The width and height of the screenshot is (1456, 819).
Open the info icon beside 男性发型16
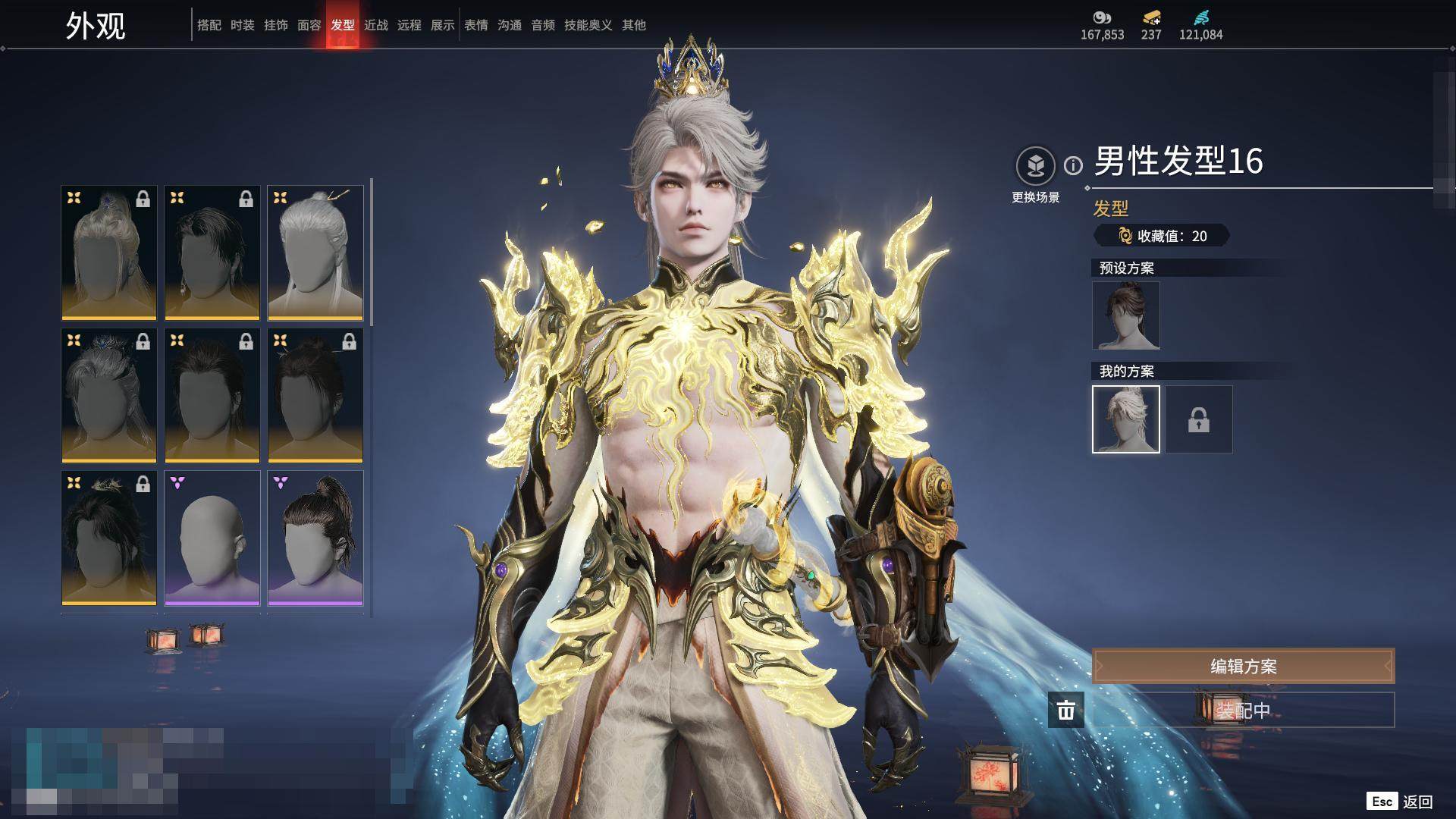(x=1073, y=165)
